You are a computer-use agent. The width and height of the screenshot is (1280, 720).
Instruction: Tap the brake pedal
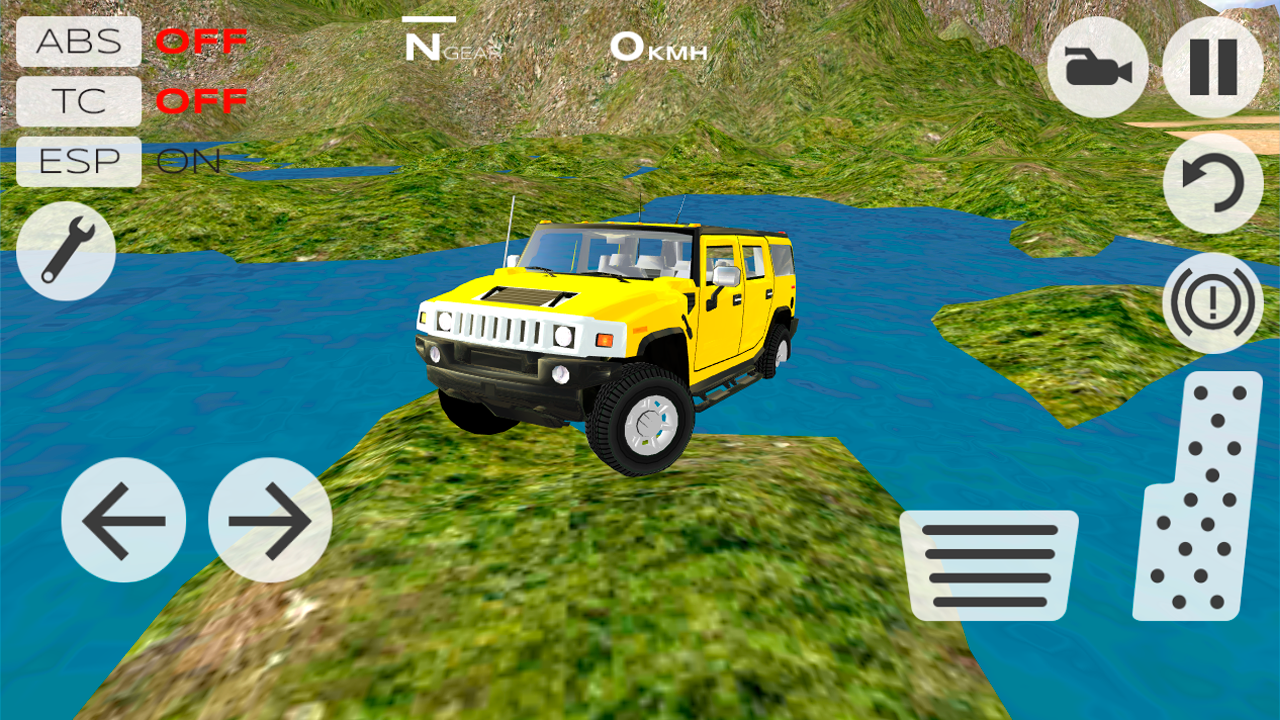tap(989, 565)
